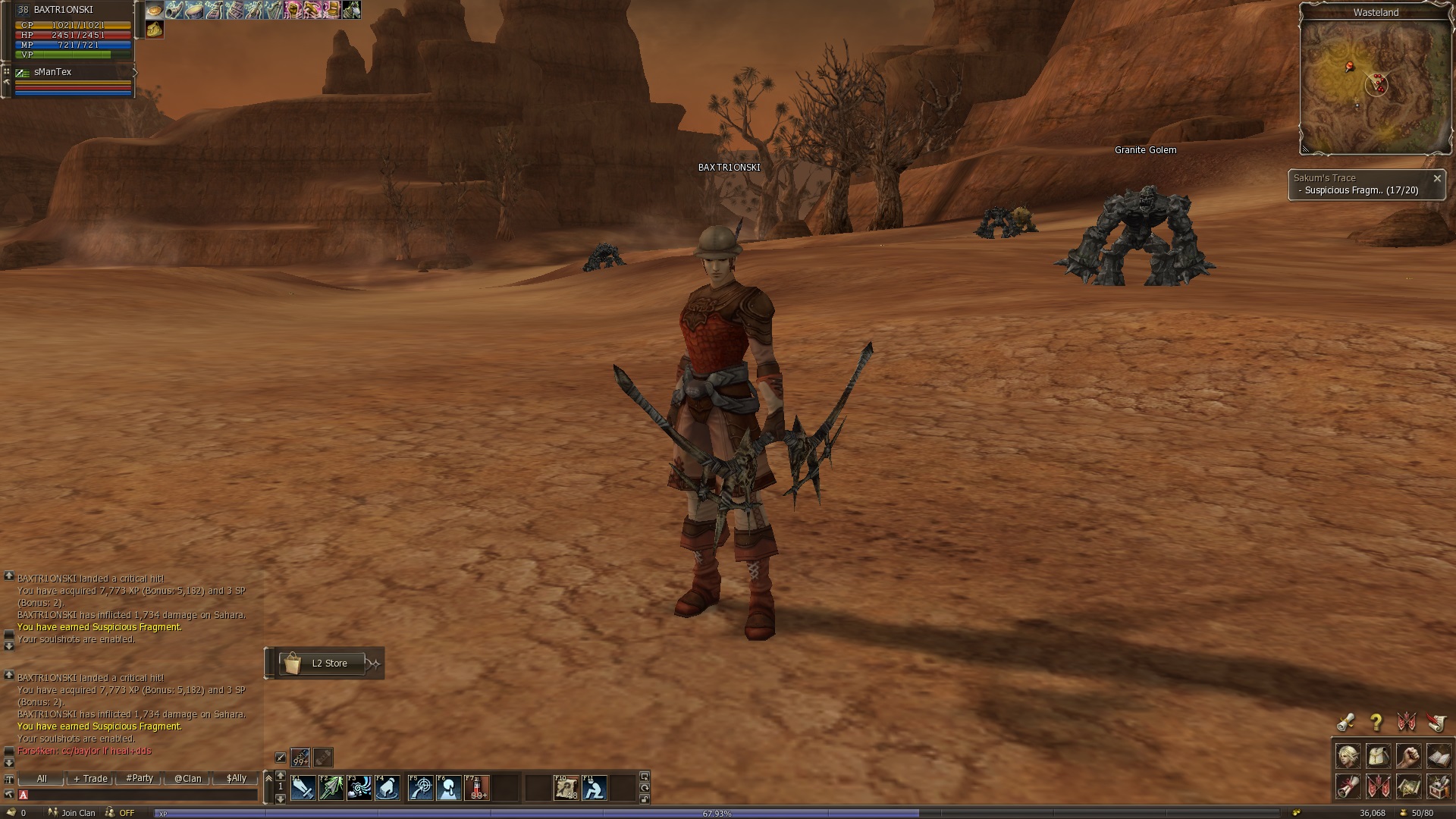Open the skills book menu icon
Screen dimensions: 1456x819
(1439, 756)
